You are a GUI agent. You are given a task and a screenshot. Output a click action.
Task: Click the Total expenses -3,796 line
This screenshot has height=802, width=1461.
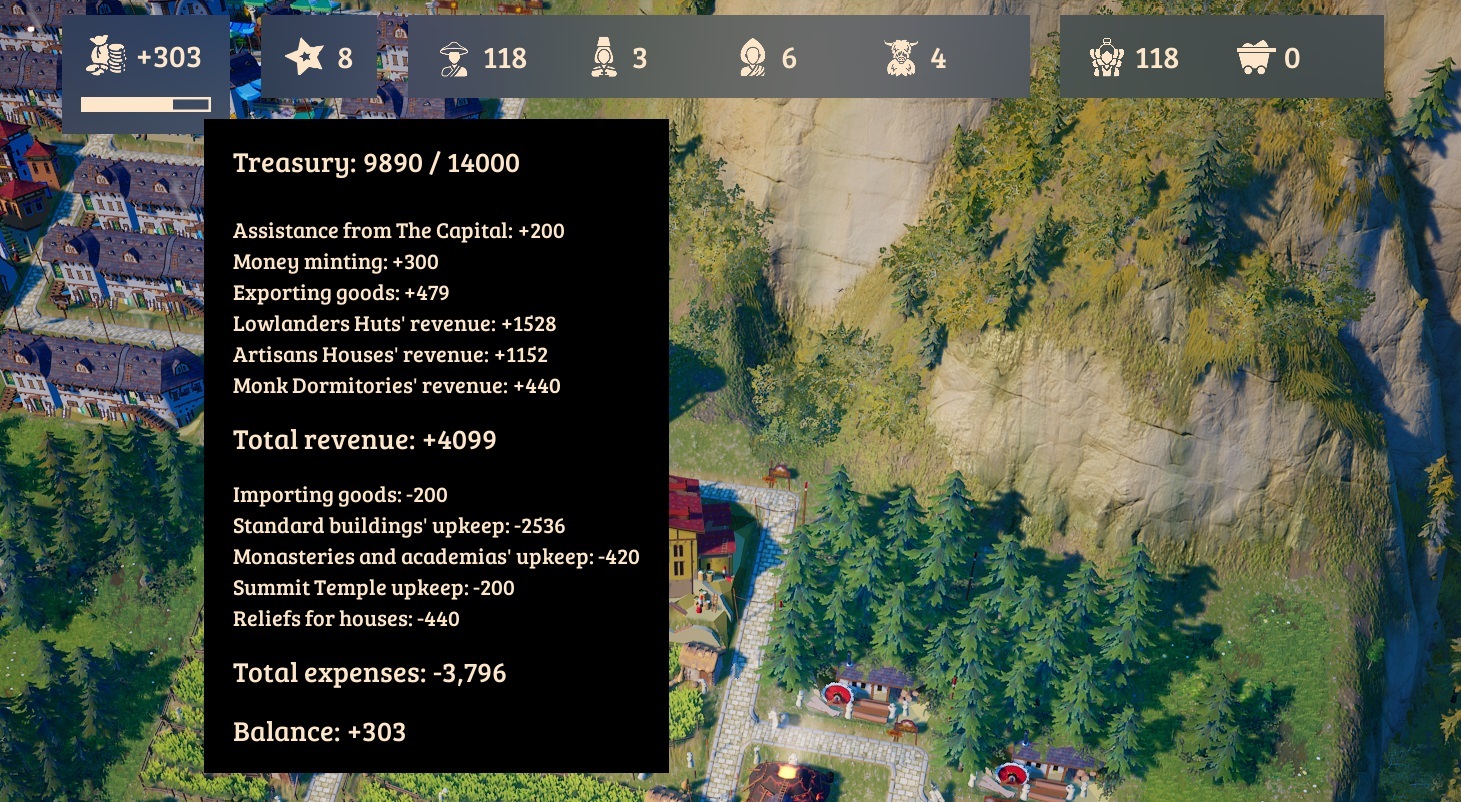click(x=369, y=673)
